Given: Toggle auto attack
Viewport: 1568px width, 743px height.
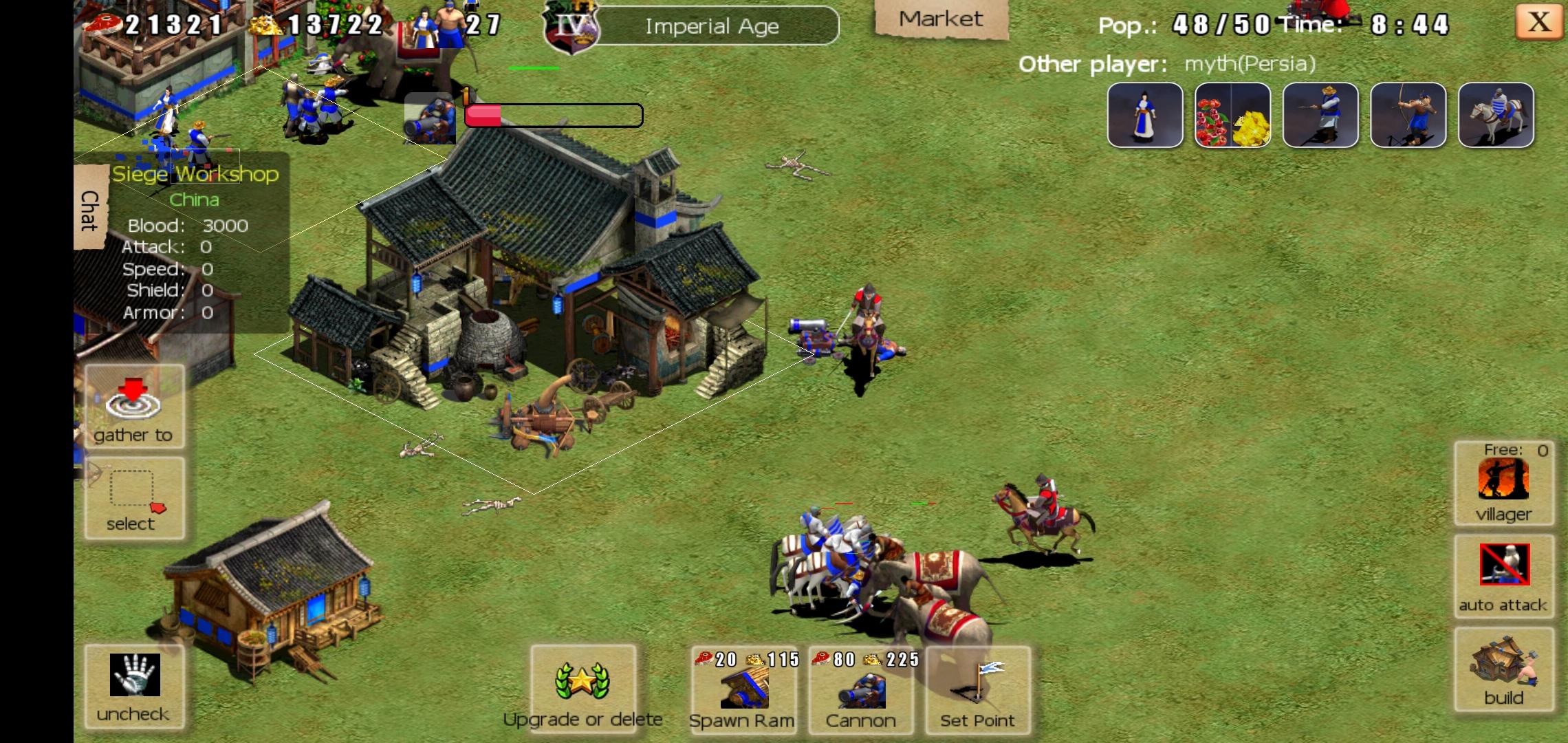Looking at the screenshot, I should [x=1504, y=575].
